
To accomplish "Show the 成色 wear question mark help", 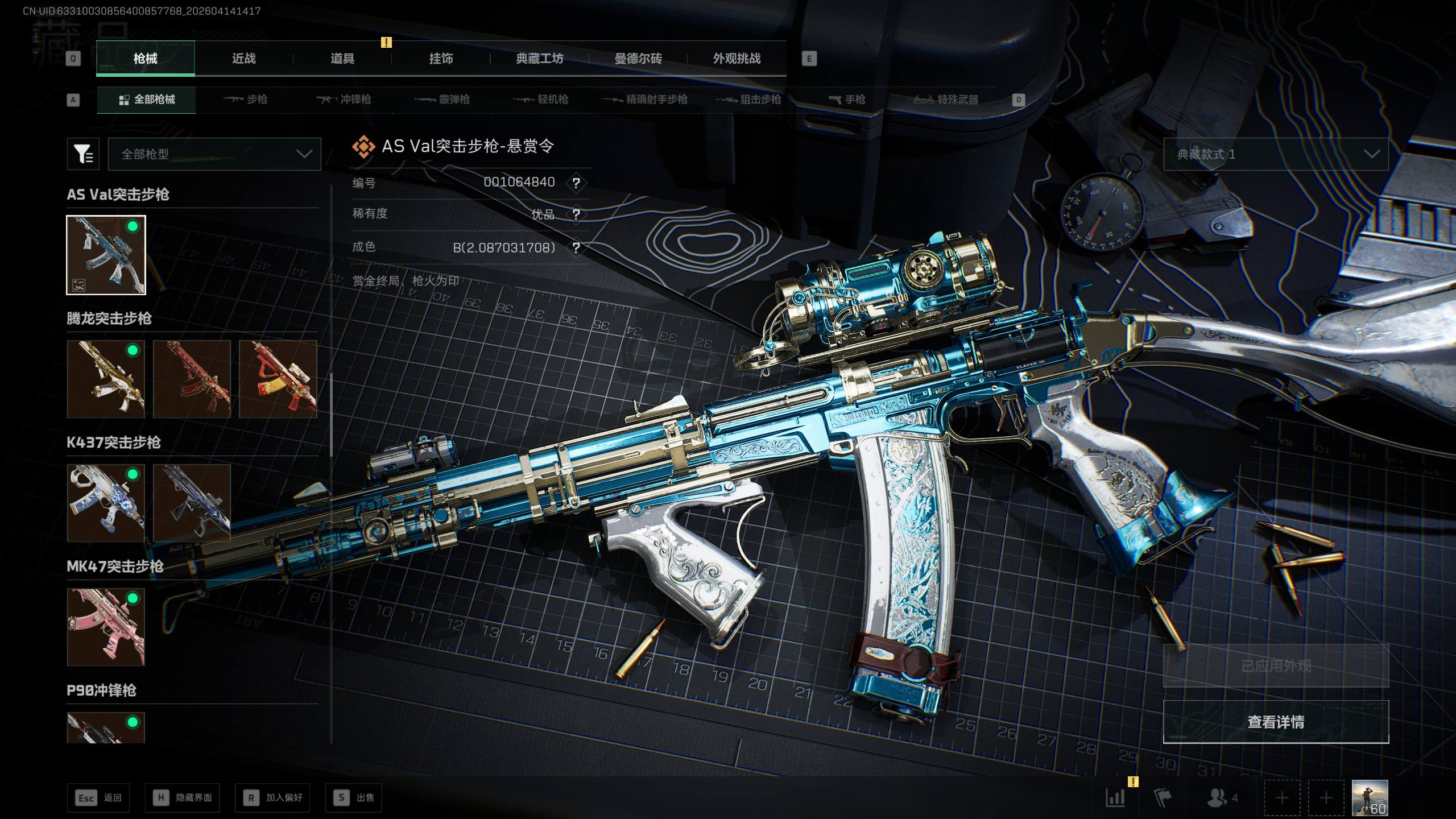I will (x=576, y=248).
